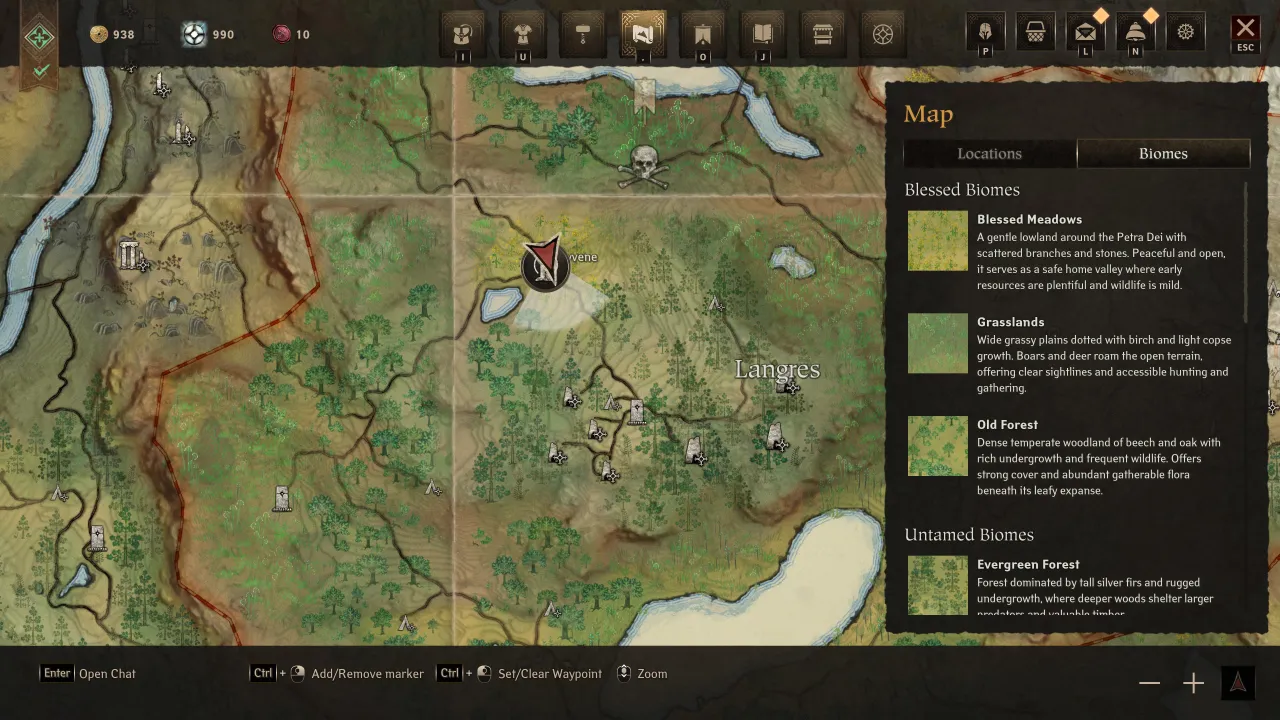
Task: Open the hammer crafting menu
Action: click(583, 35)
